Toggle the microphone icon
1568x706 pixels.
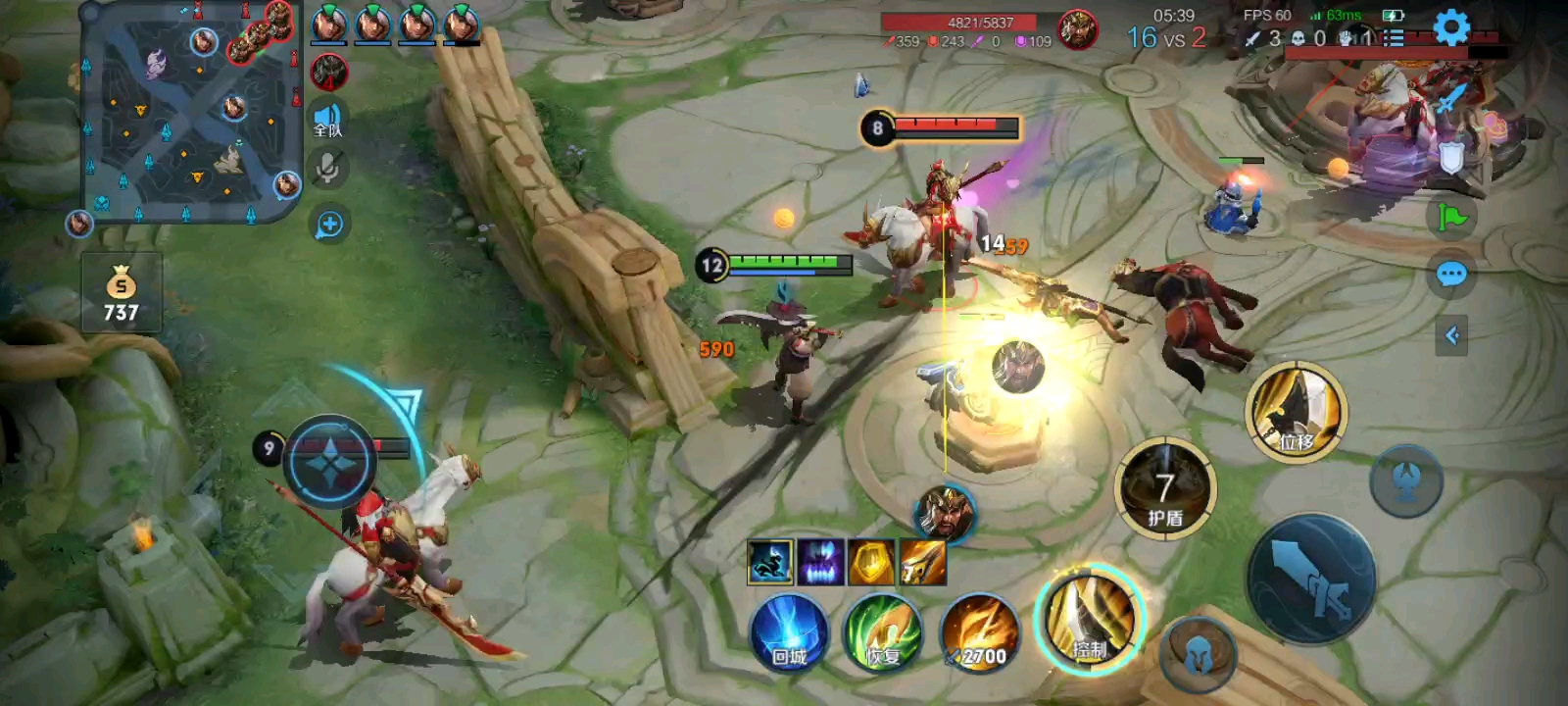[328, 170]
